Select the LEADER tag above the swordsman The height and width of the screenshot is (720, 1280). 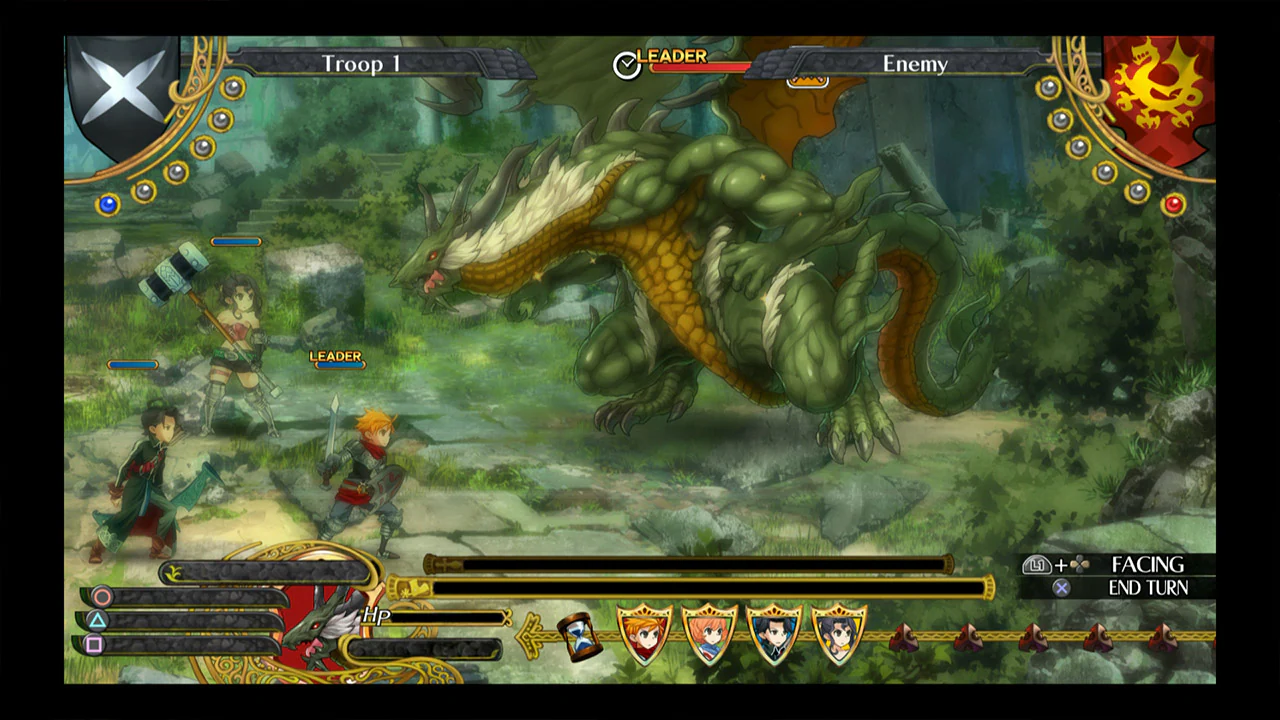pos(337,357)
